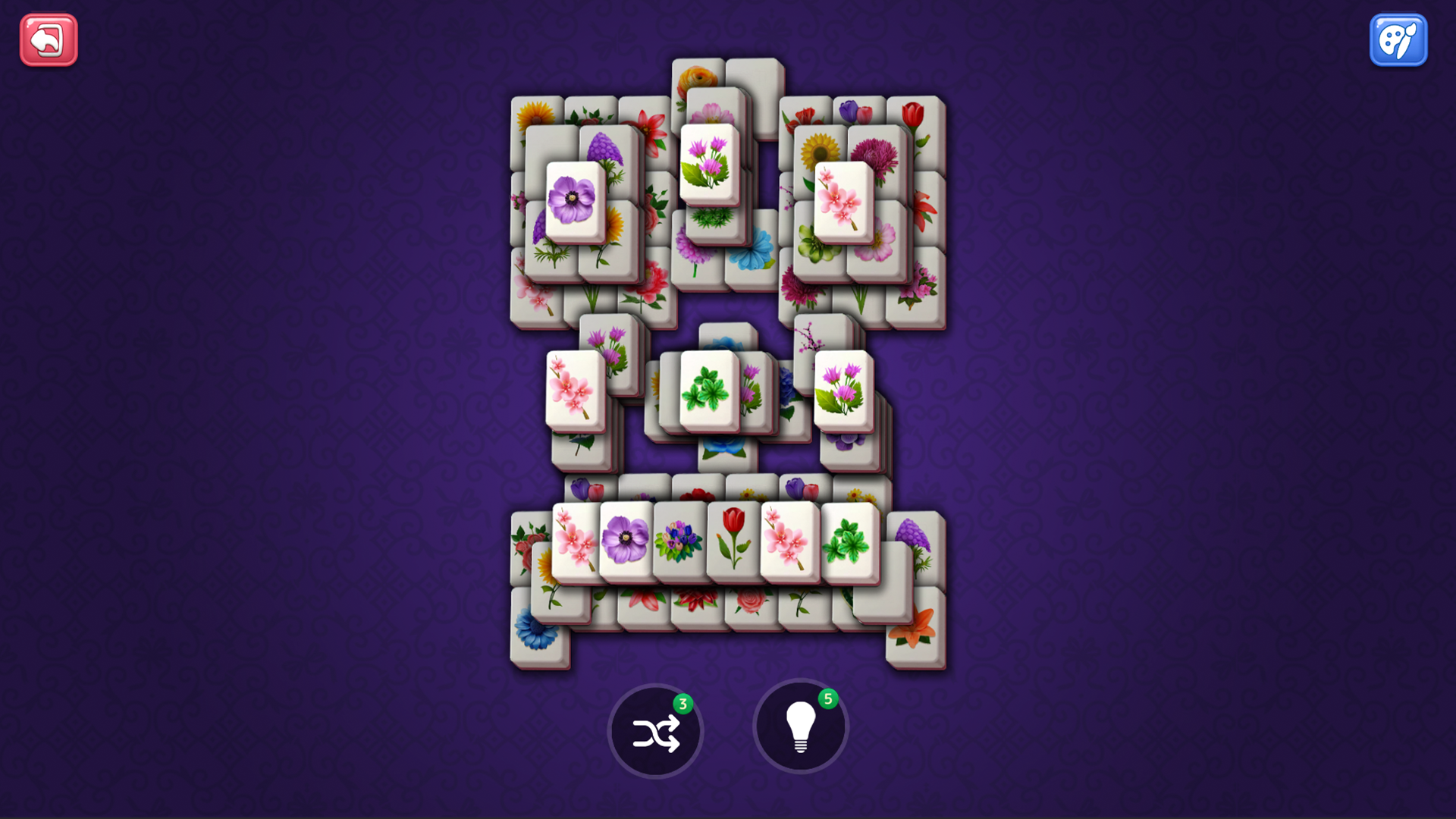Select the sunflower tile near the top-left edge
This screenshot has height=819, width=1456.
coord(535,114)
